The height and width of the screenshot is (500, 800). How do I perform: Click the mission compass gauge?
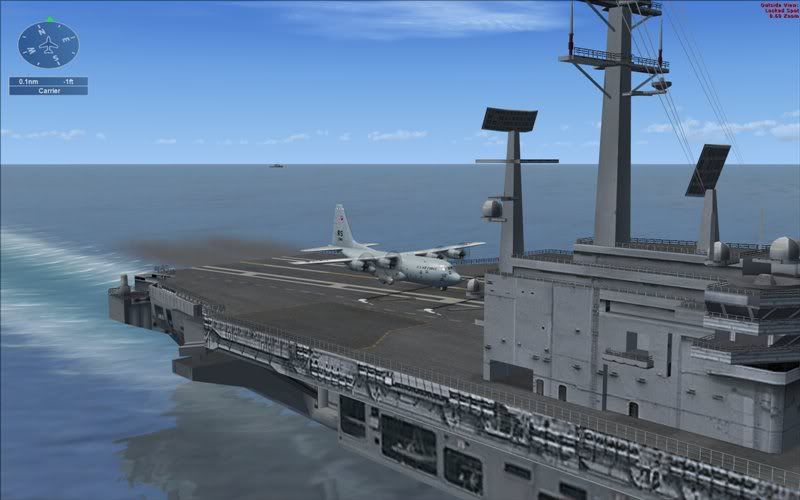[x=48, y=45]
